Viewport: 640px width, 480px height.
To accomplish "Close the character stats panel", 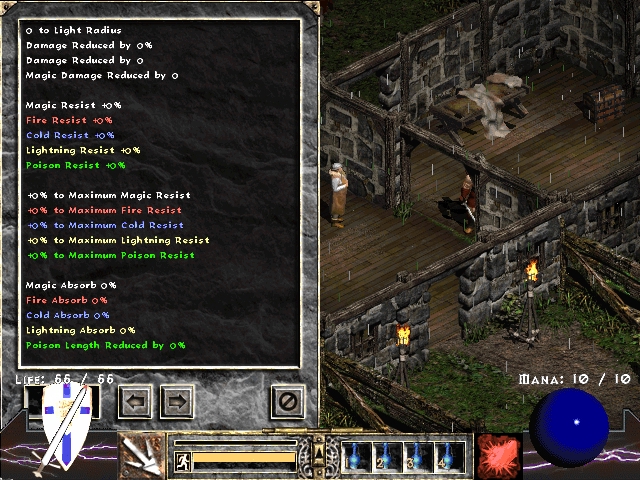I will pyautogui.click(x=288, y=402).
